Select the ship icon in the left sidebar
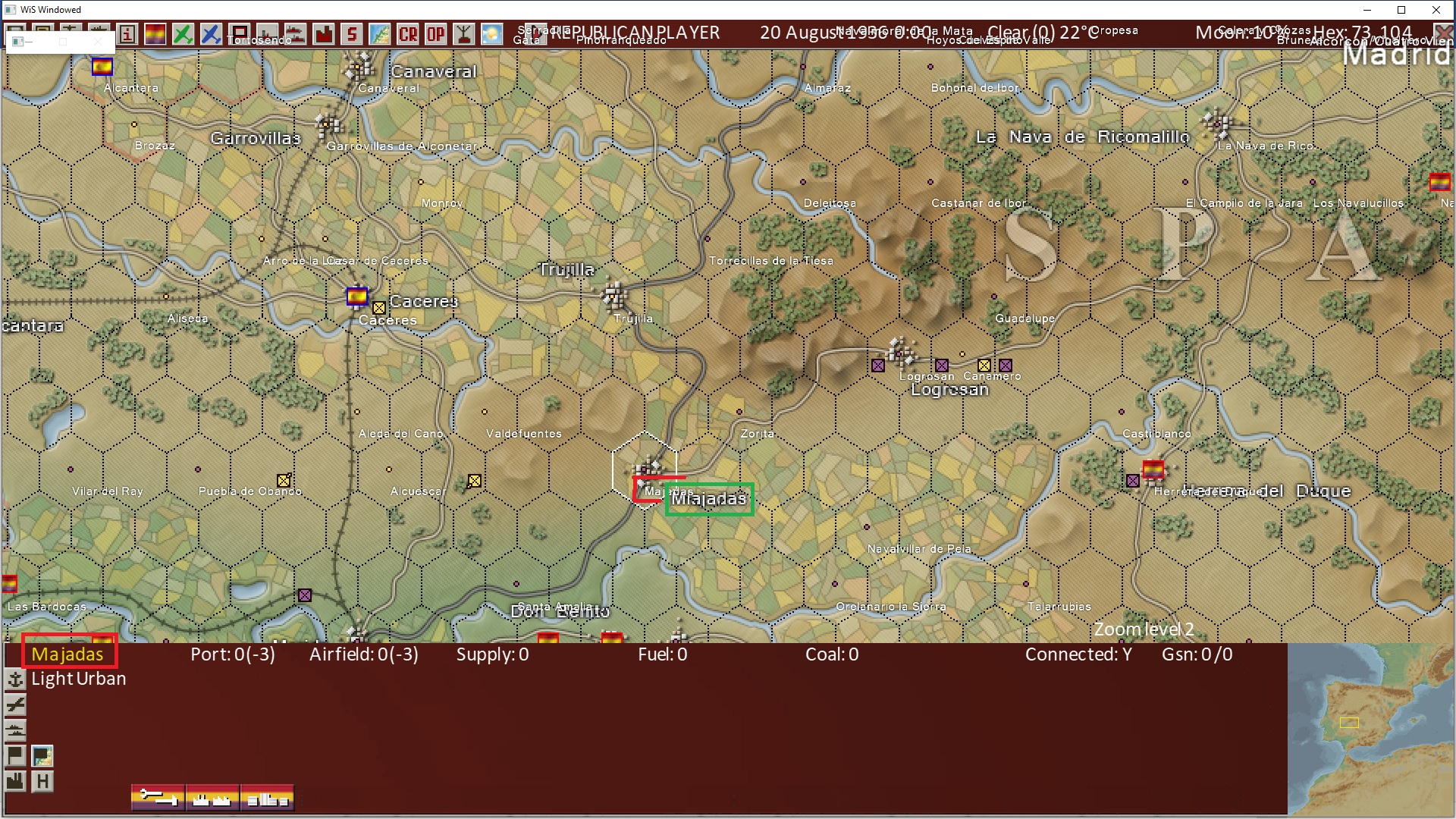The image size is (1456, 819). 15,730
